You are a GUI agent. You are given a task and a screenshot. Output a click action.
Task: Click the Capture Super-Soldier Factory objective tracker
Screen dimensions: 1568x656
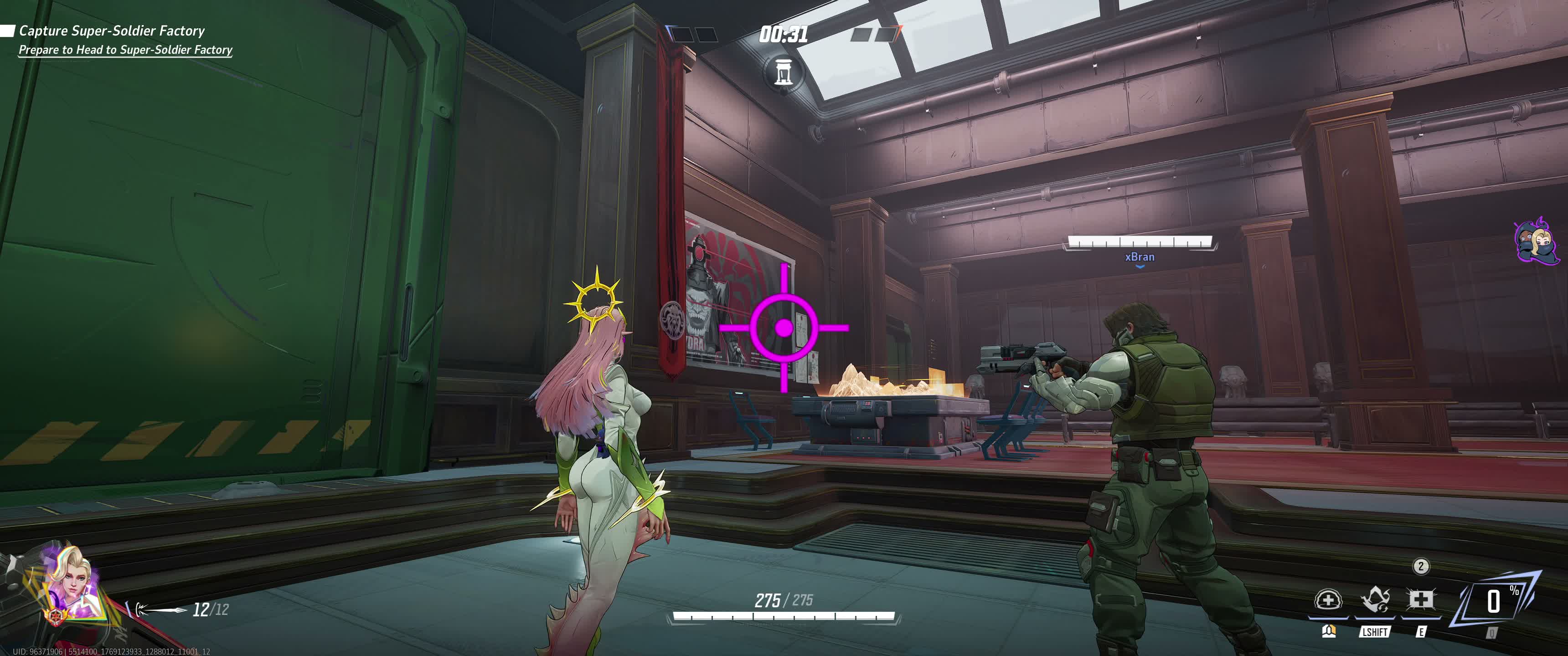tap(112, 31)
